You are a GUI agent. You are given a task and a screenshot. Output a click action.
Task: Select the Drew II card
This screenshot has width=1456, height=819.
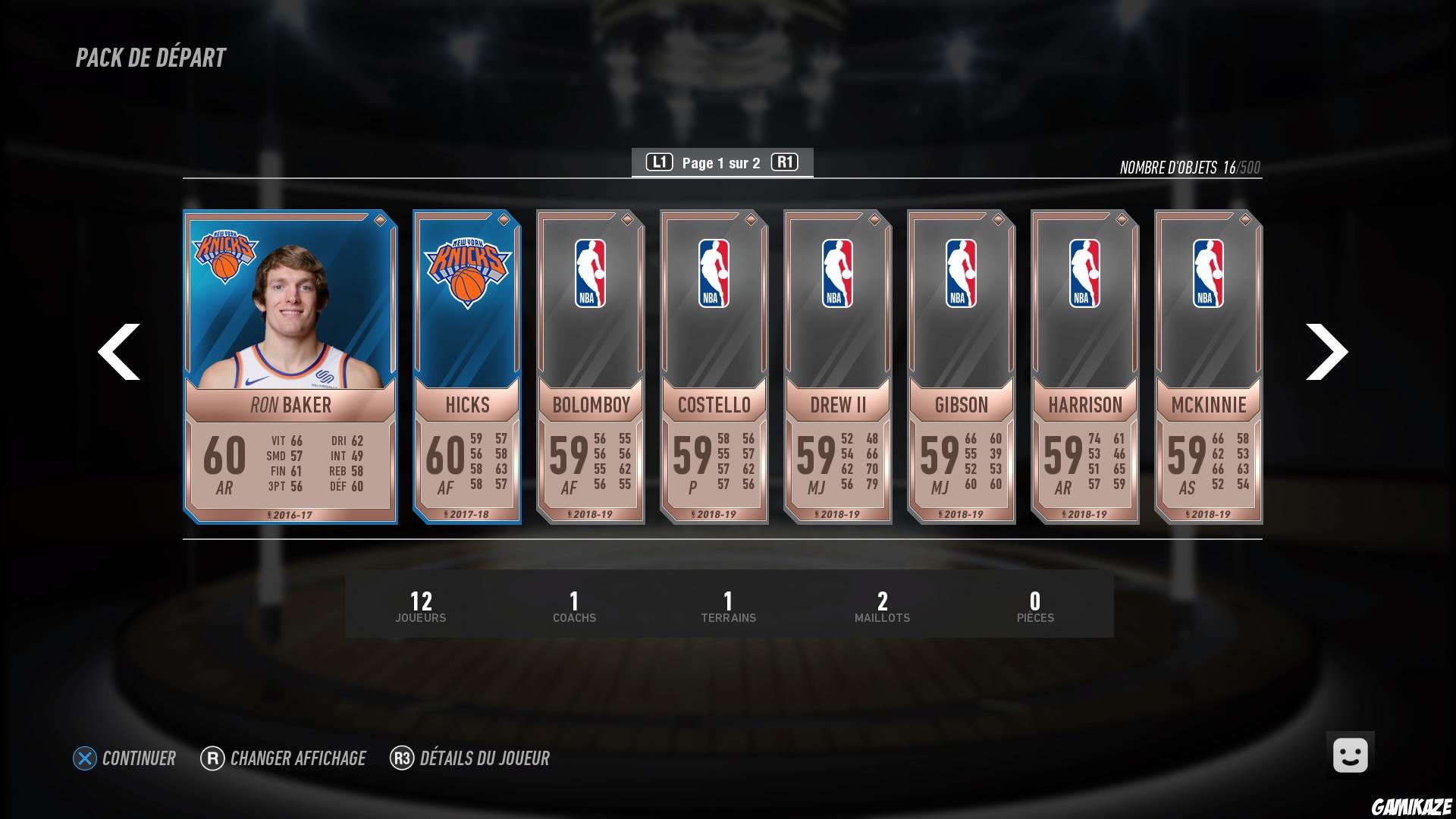pyautogui.click(x=837, y=364)
